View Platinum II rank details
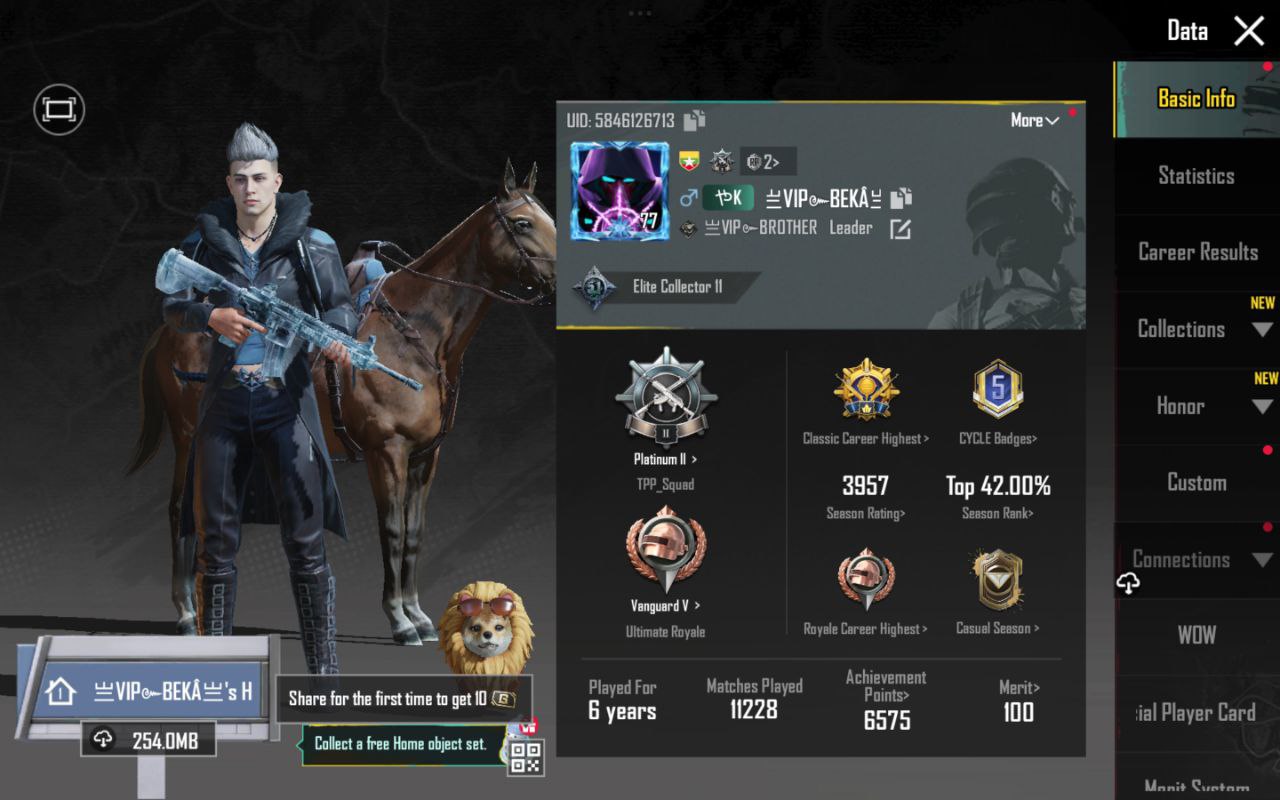The width and height of the screenshot is (1280, 800). [665, 460]
